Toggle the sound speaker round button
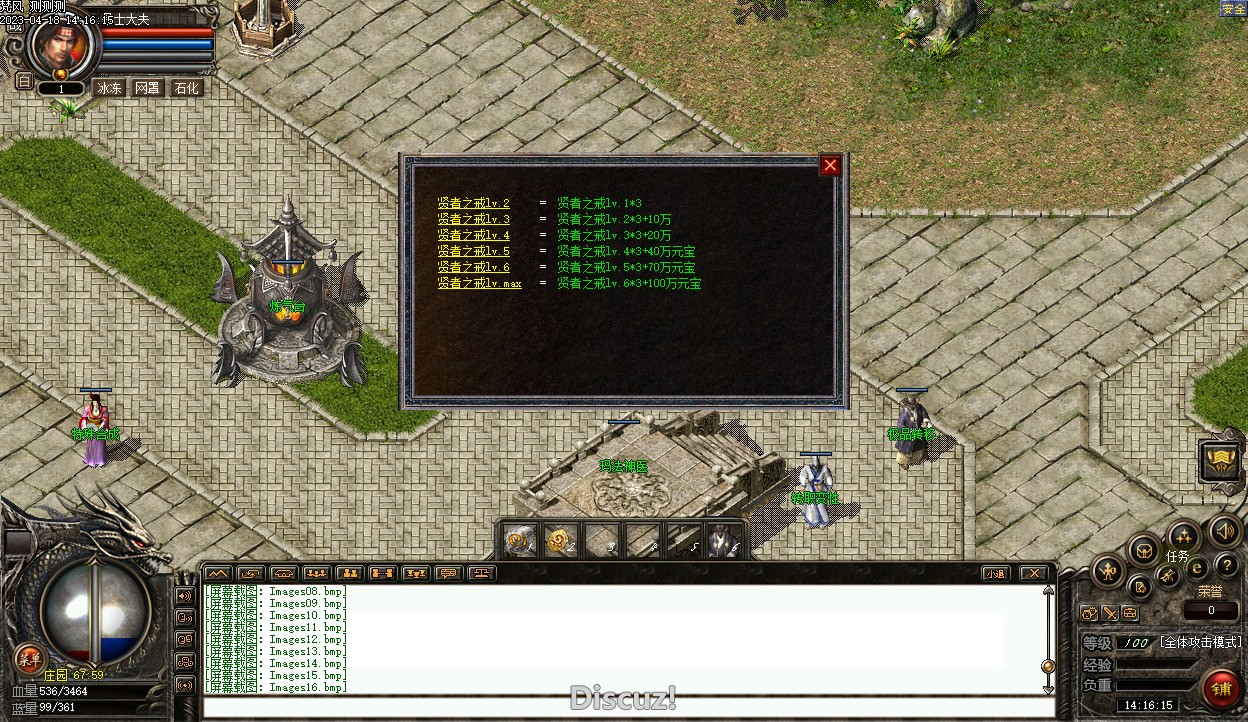Viewport: 1248px width, 722px height. (1224, 531)
